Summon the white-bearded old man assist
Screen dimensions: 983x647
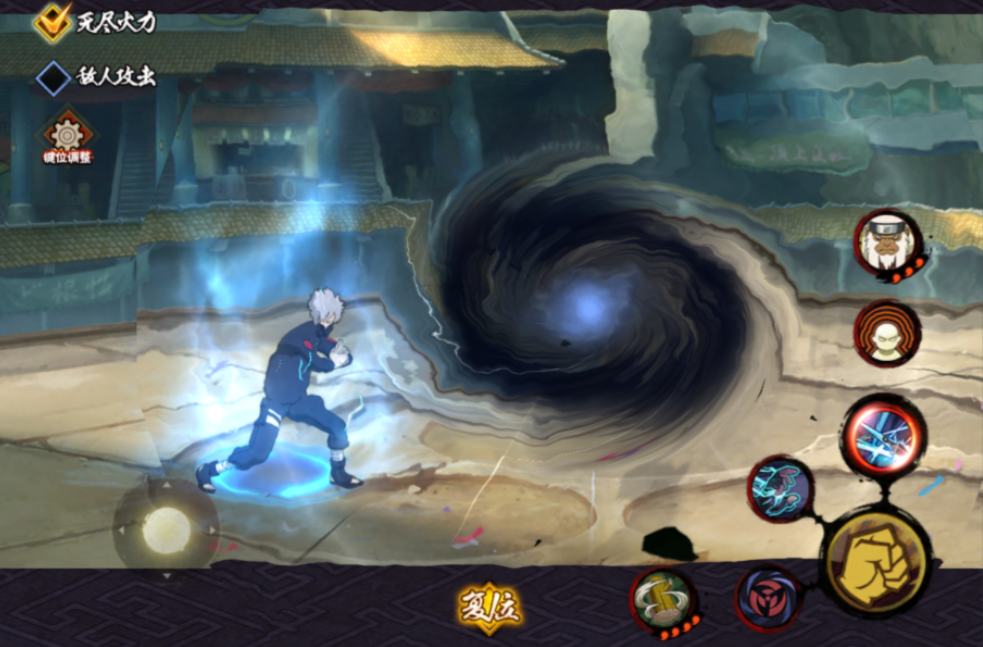887,242
